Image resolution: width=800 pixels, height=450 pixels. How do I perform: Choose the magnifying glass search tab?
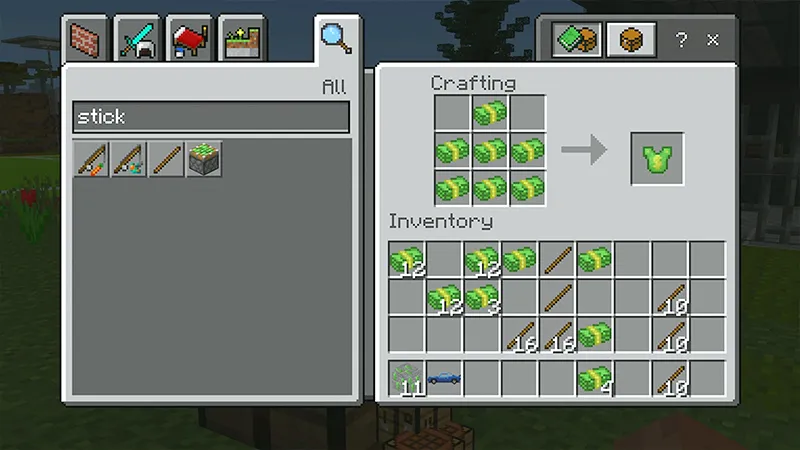(335, 38)
